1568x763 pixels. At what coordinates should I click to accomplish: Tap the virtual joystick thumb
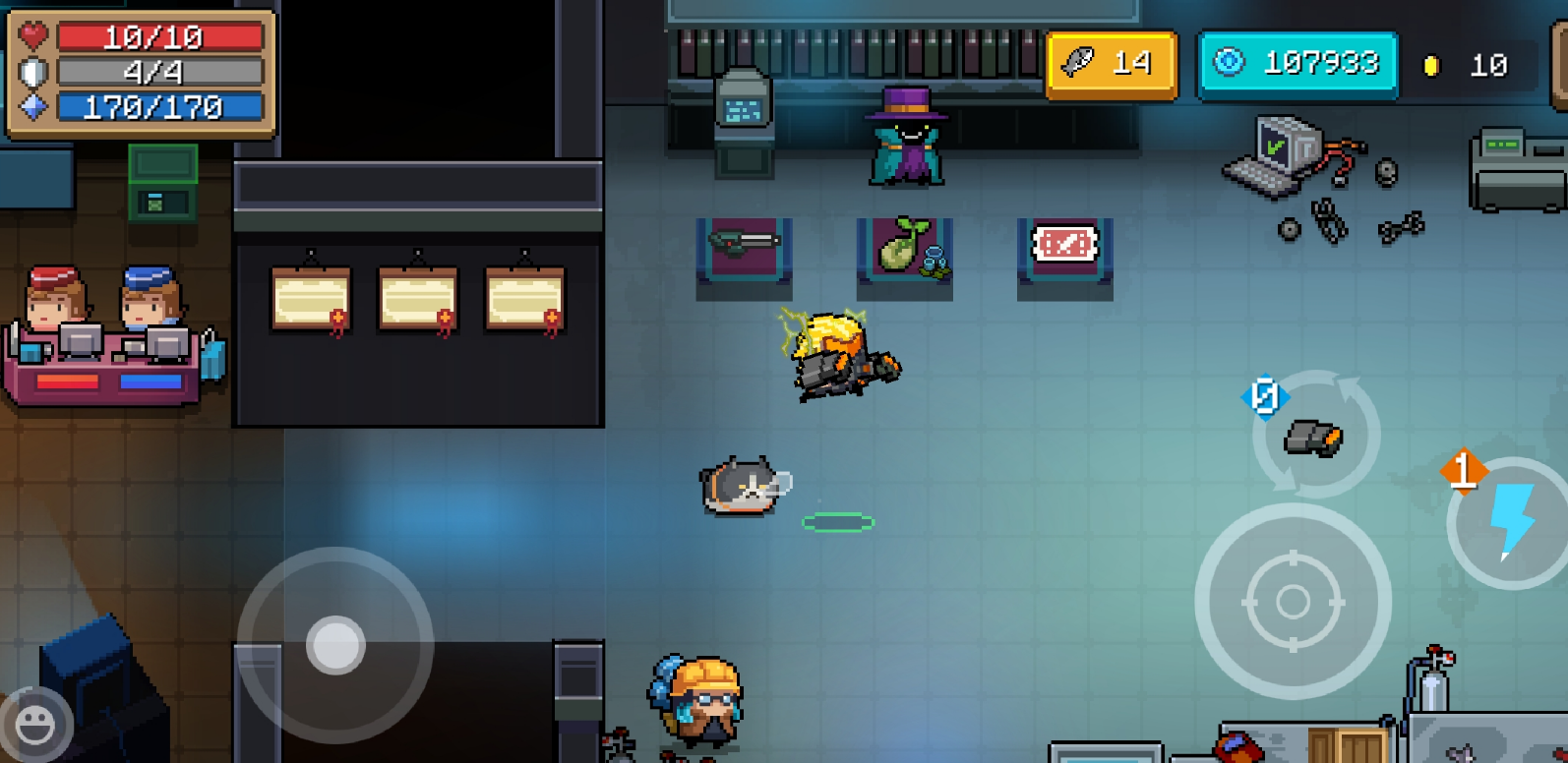click(x=335, y=645)
